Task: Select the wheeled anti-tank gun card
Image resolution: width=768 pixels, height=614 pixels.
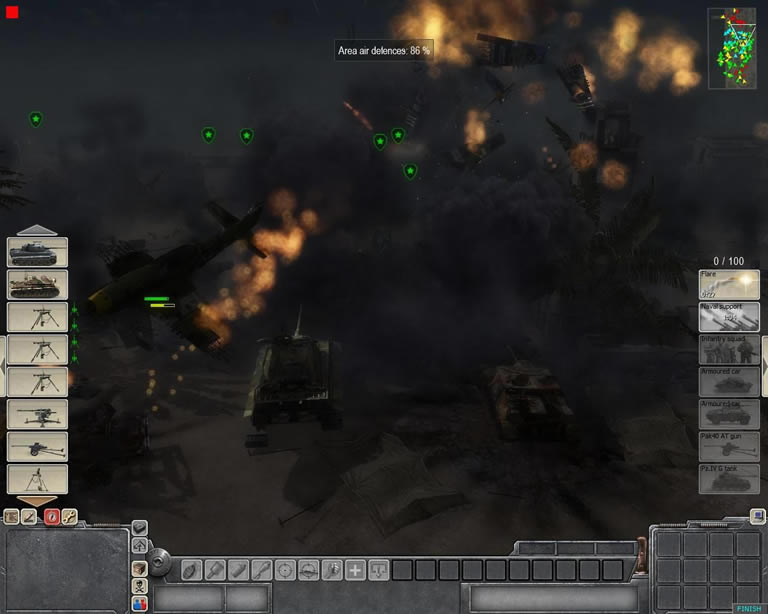Action: (x=38, y=446)
